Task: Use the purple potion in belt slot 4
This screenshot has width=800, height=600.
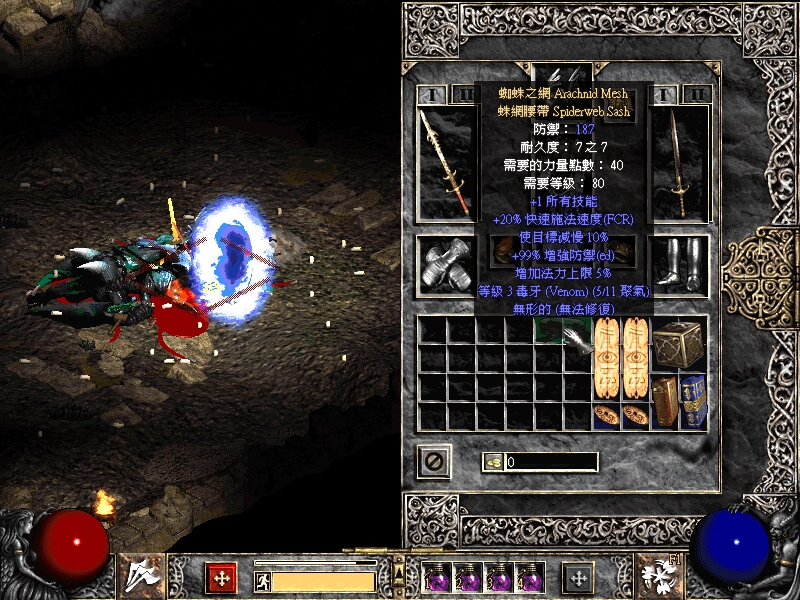Action: (x=530, y=578)
